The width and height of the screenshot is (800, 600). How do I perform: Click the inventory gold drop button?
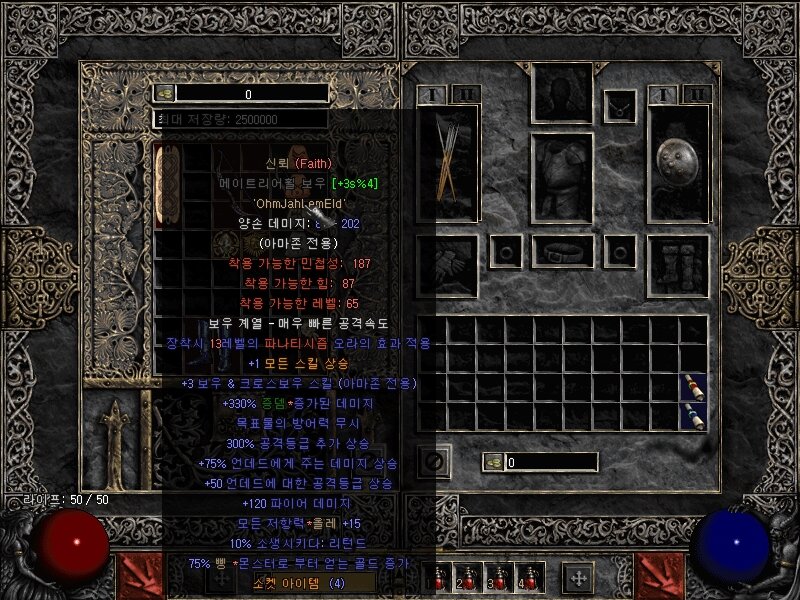click(x=493, y=462)
